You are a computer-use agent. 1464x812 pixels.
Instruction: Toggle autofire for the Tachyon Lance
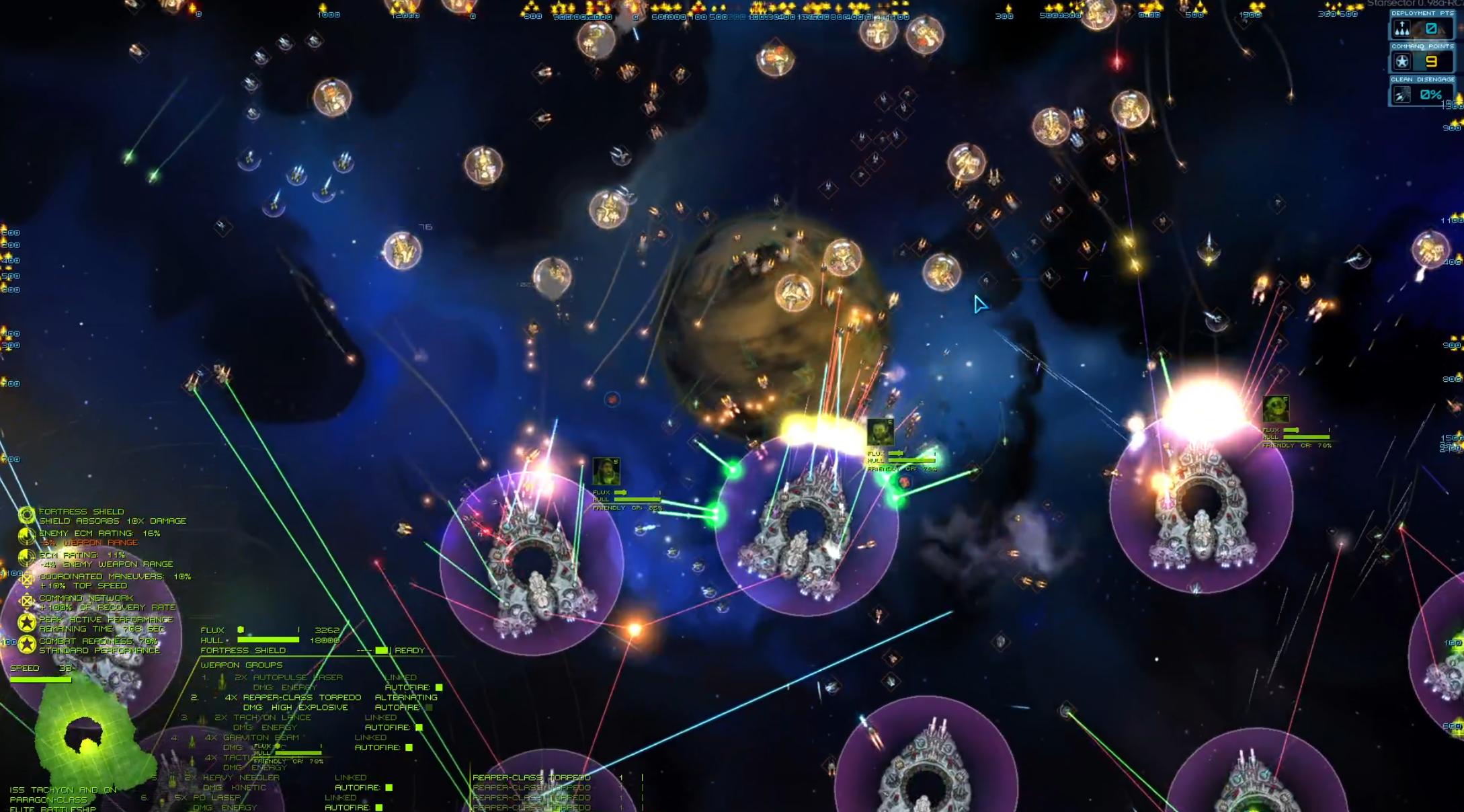coord(419,728)
